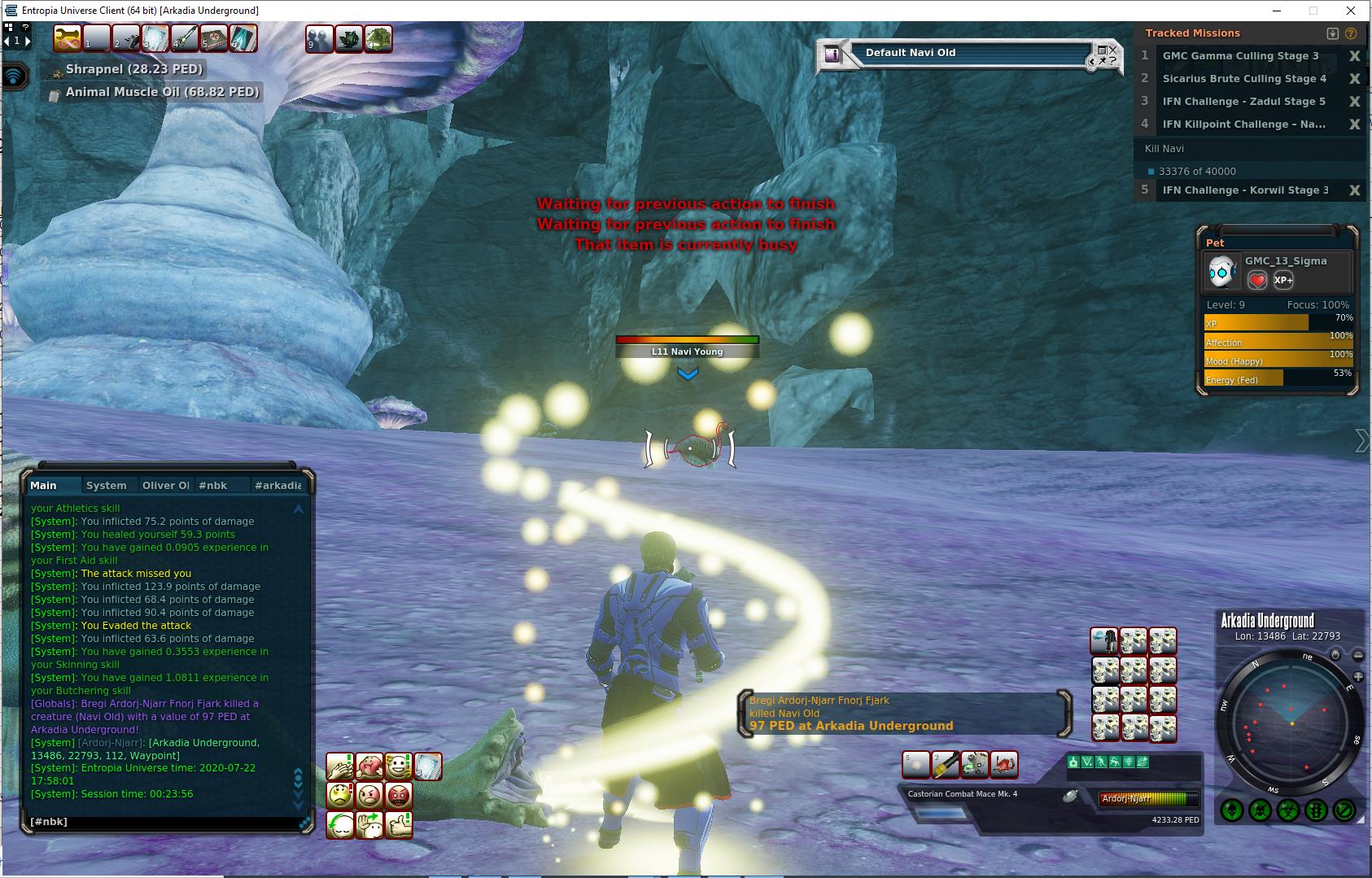The image size is (1372, 878).
Task: Untrack IFN Challenge - Korwil Stage 3
Action: (x=1354, y=190)
